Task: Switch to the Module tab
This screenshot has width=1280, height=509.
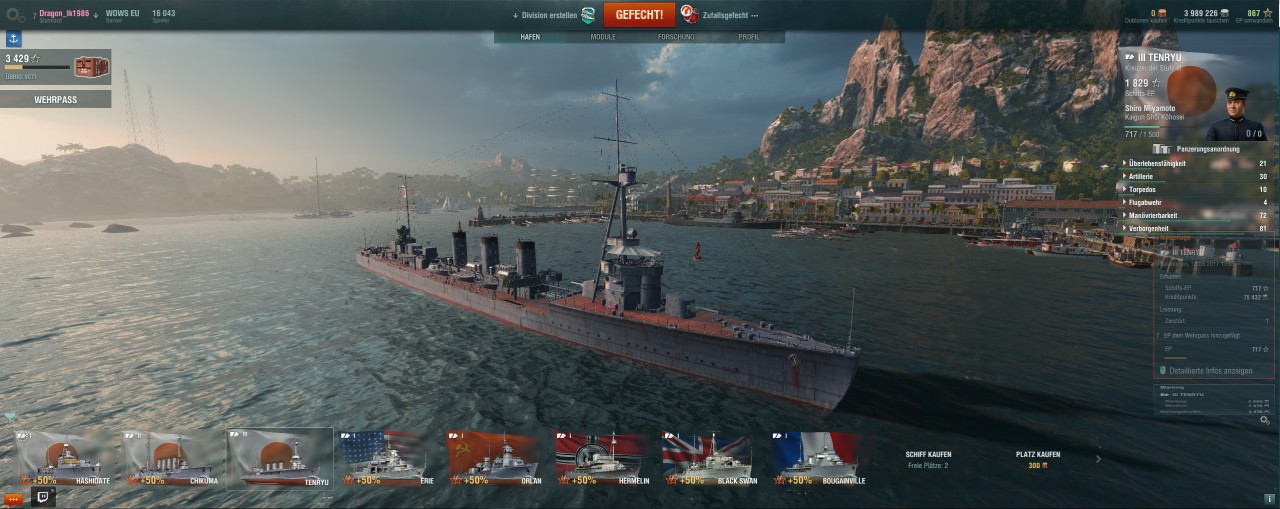Action: pyautogui.click(x=603, y=37)
